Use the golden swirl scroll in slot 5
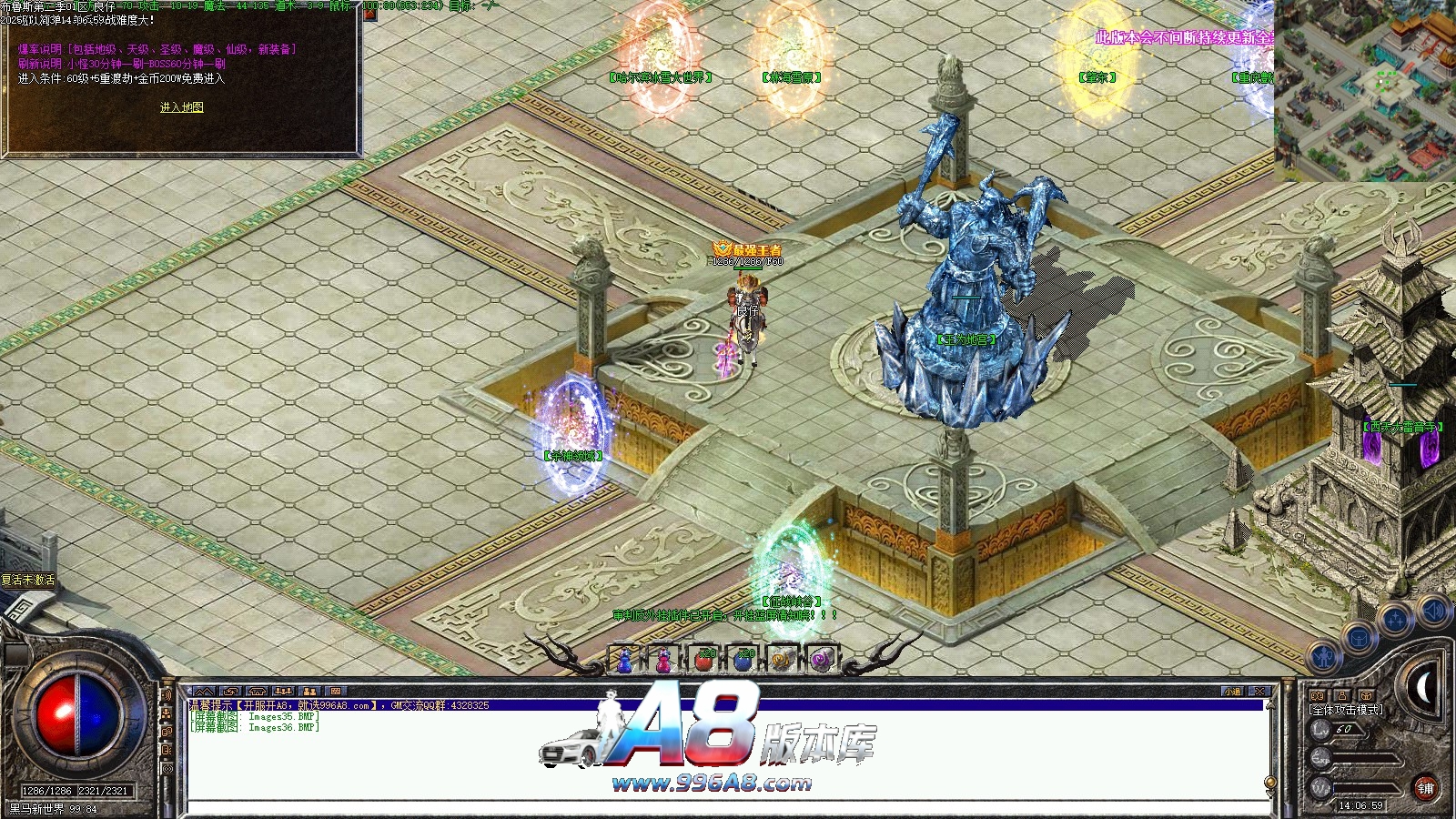Screen dimensions: 1456x819 [x=783, y=659]
